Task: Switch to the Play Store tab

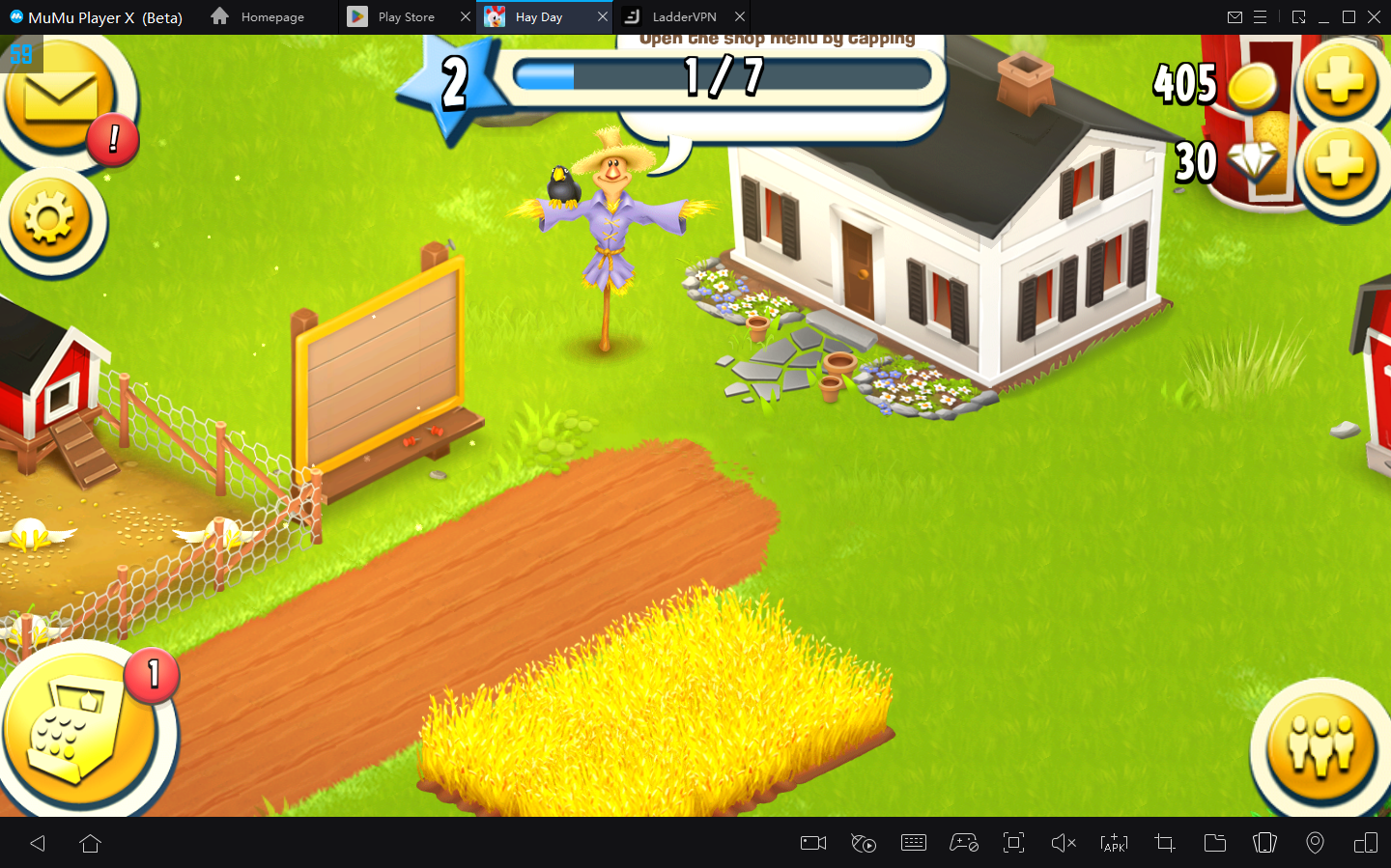Action: pos(406,17)
